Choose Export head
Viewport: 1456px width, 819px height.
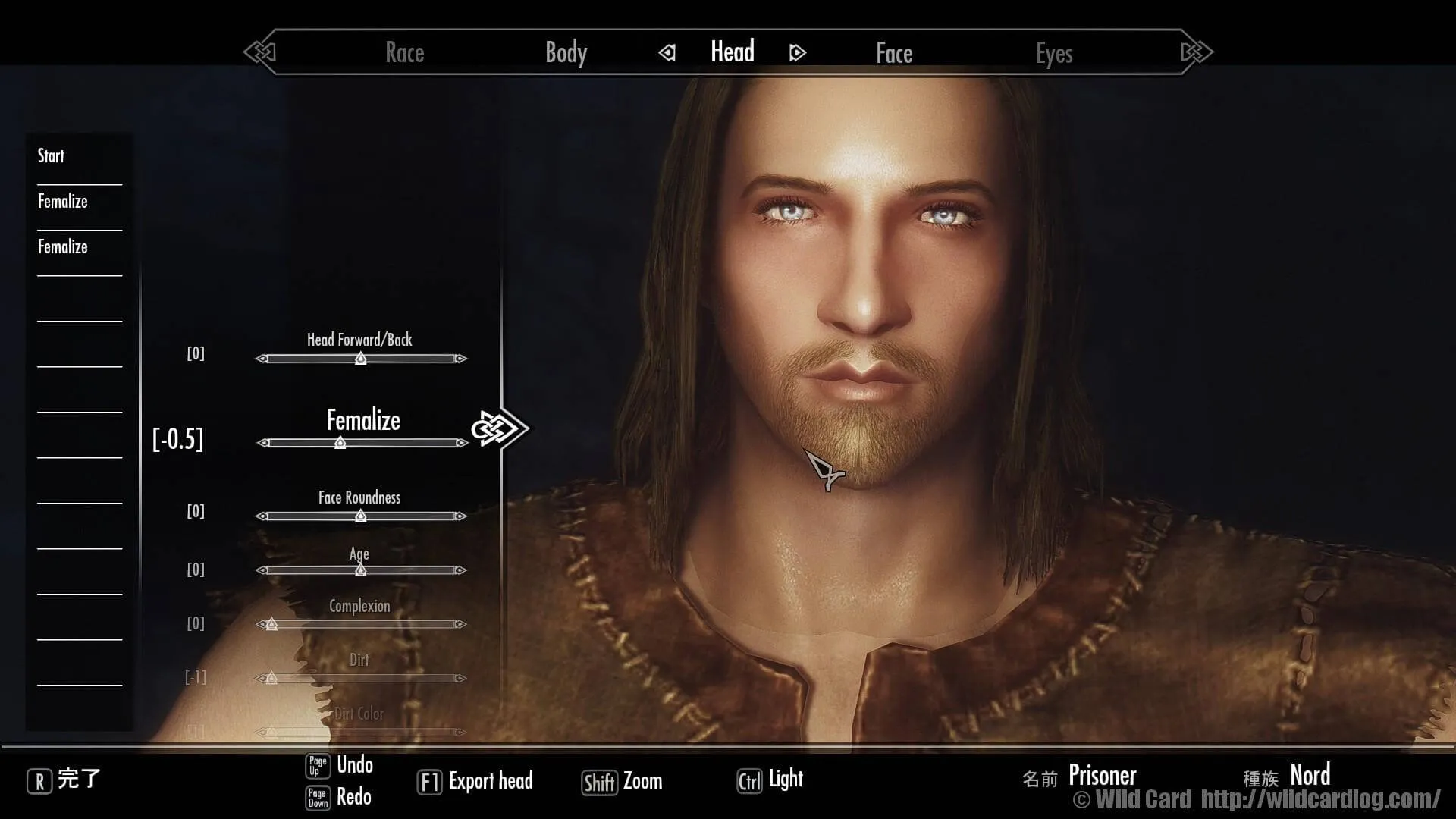490,781
